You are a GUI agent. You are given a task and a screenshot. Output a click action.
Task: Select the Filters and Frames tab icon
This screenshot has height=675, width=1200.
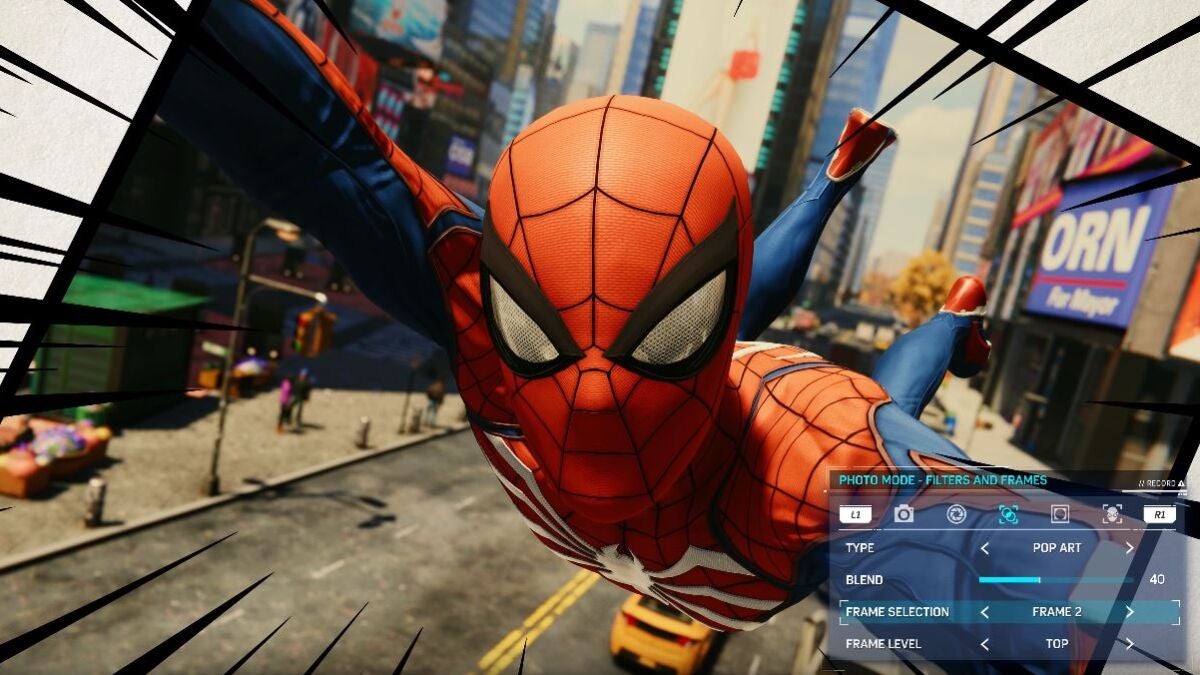click(x=1008, y=514)
